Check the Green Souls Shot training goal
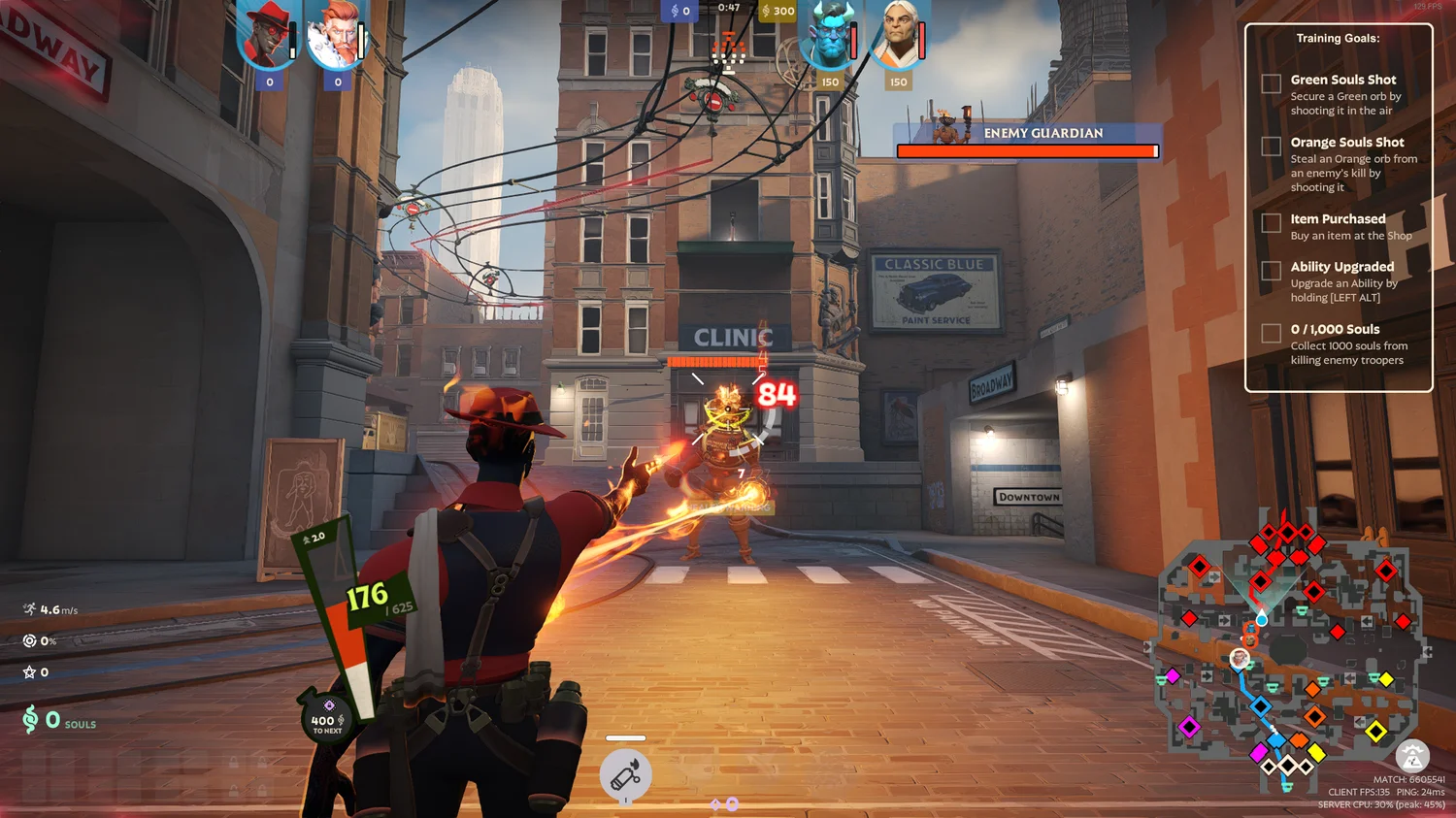This screenshot has height=818, width=1456. point(1270,83)
